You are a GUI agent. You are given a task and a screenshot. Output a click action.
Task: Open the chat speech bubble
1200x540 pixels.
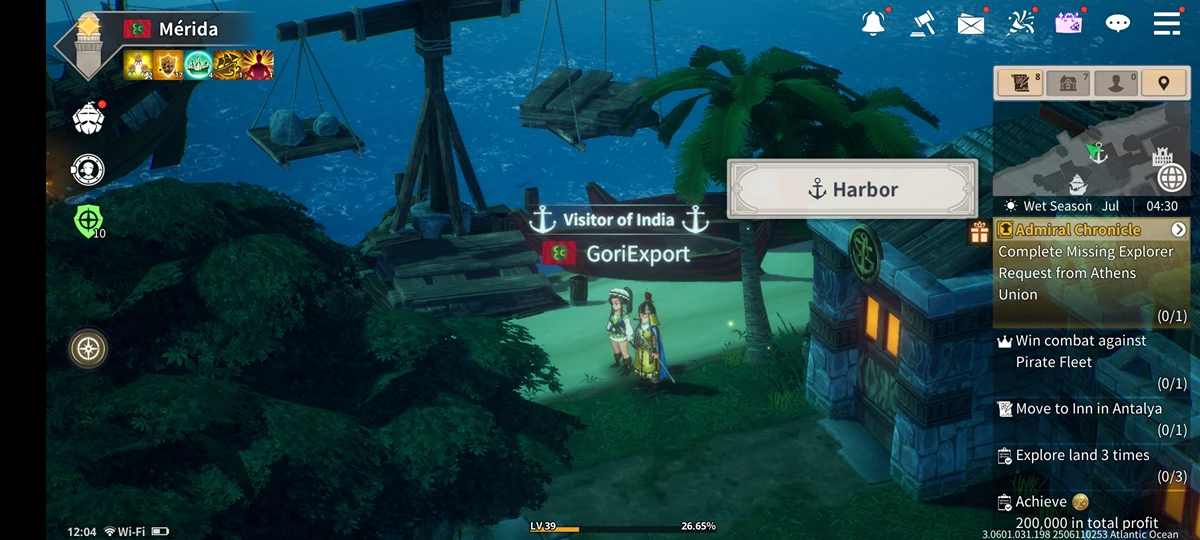click(x=1117, y=23)
